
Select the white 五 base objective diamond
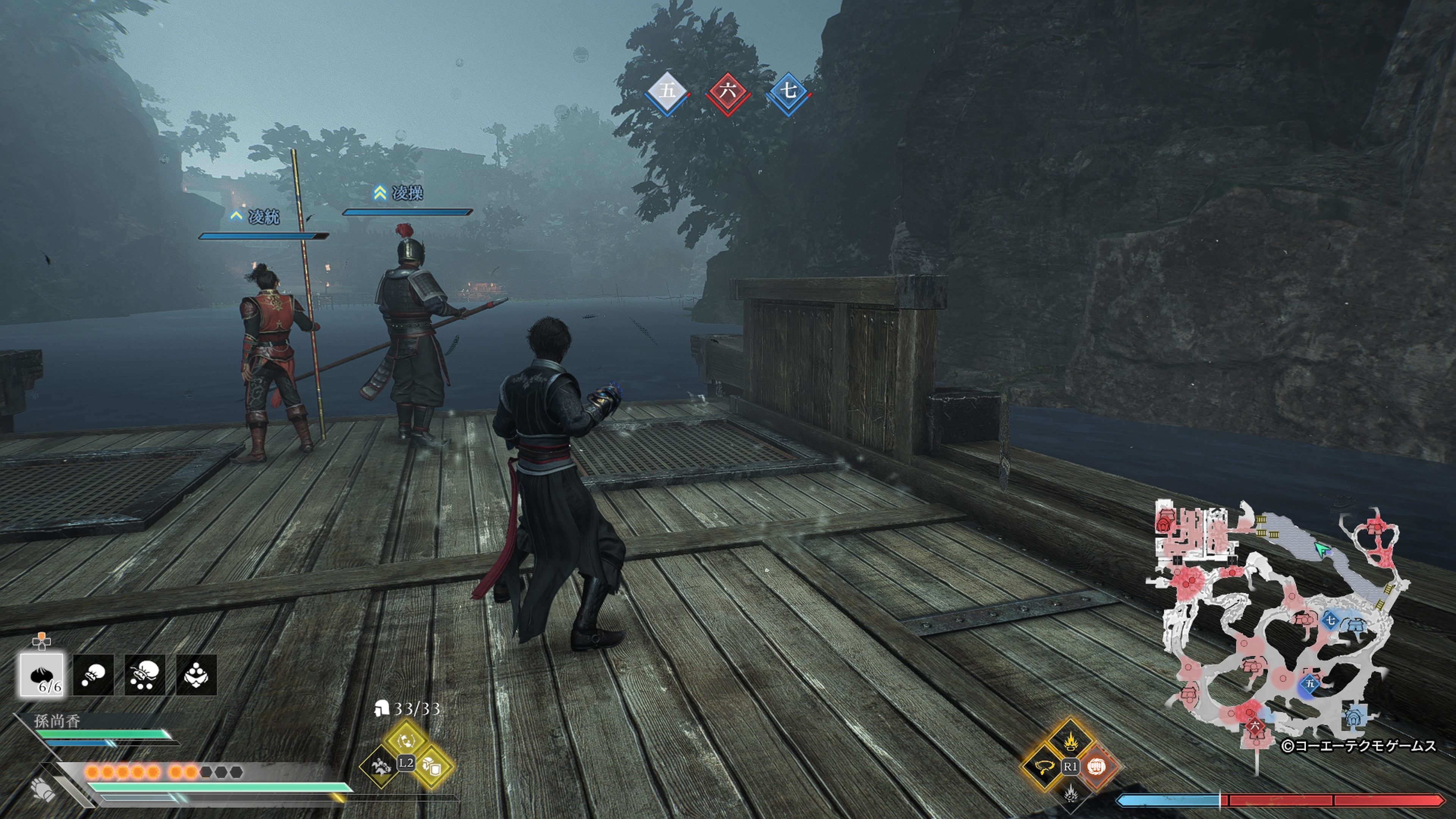coord(667,91)
